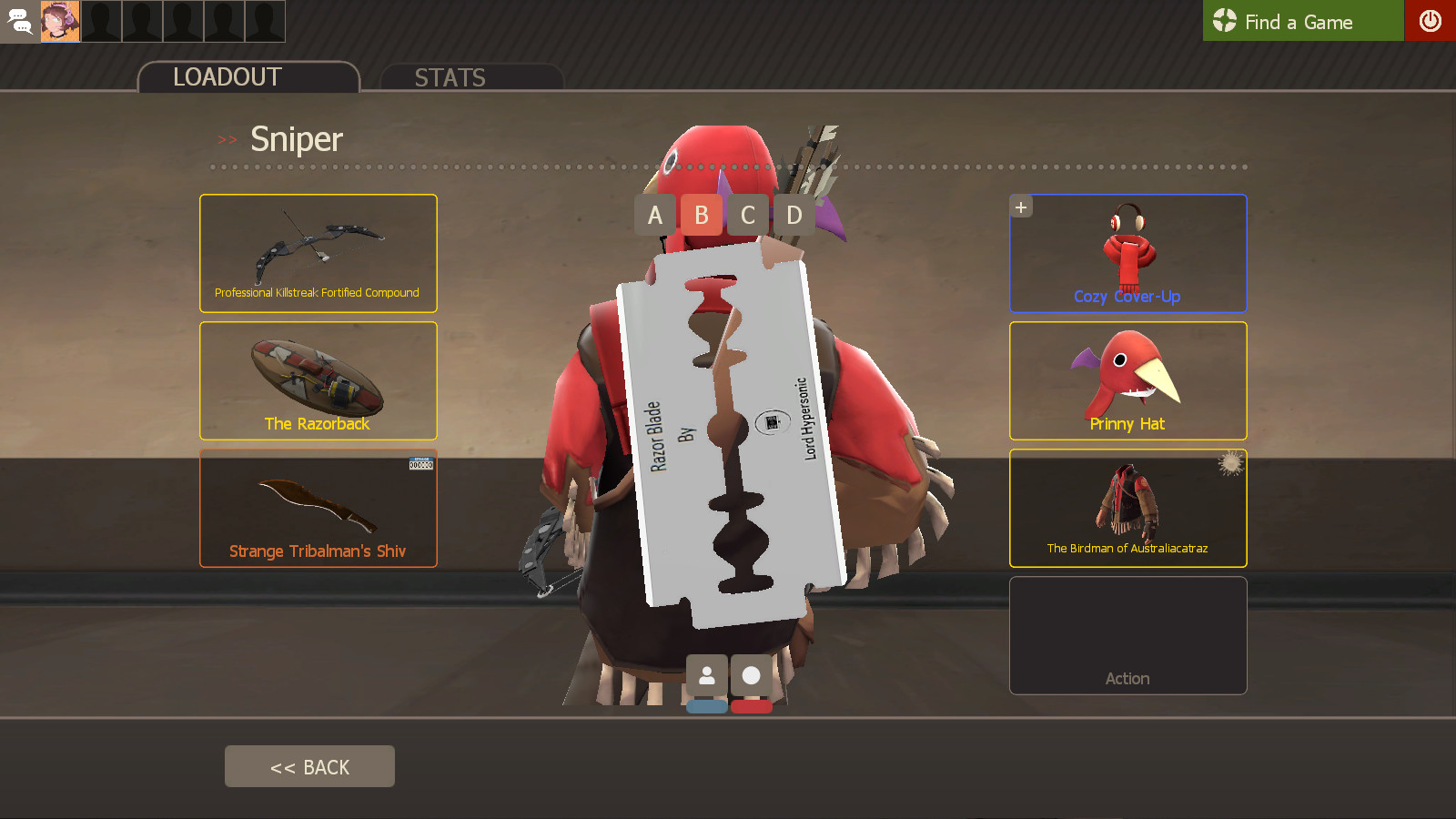The image size is (1456, 819).
Task: Open the party chat bubble icon
Action: [19, 21]
